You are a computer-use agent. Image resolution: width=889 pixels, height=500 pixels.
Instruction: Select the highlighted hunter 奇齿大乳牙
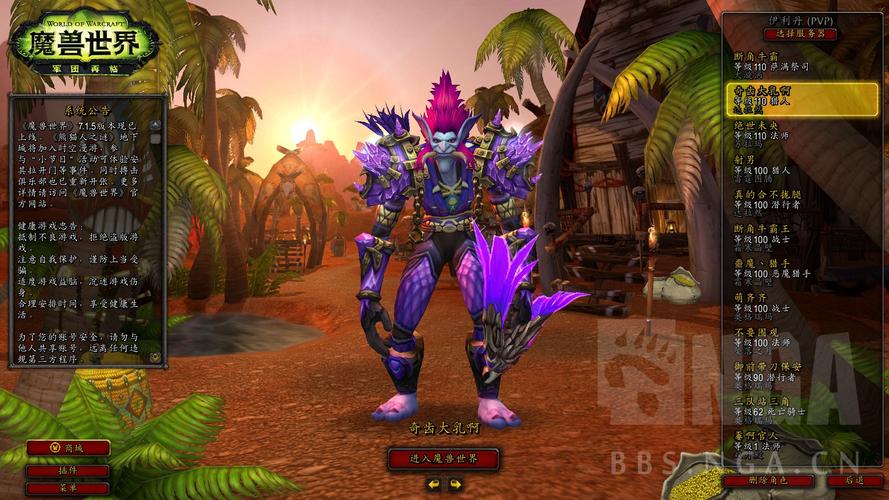(790, 98)
